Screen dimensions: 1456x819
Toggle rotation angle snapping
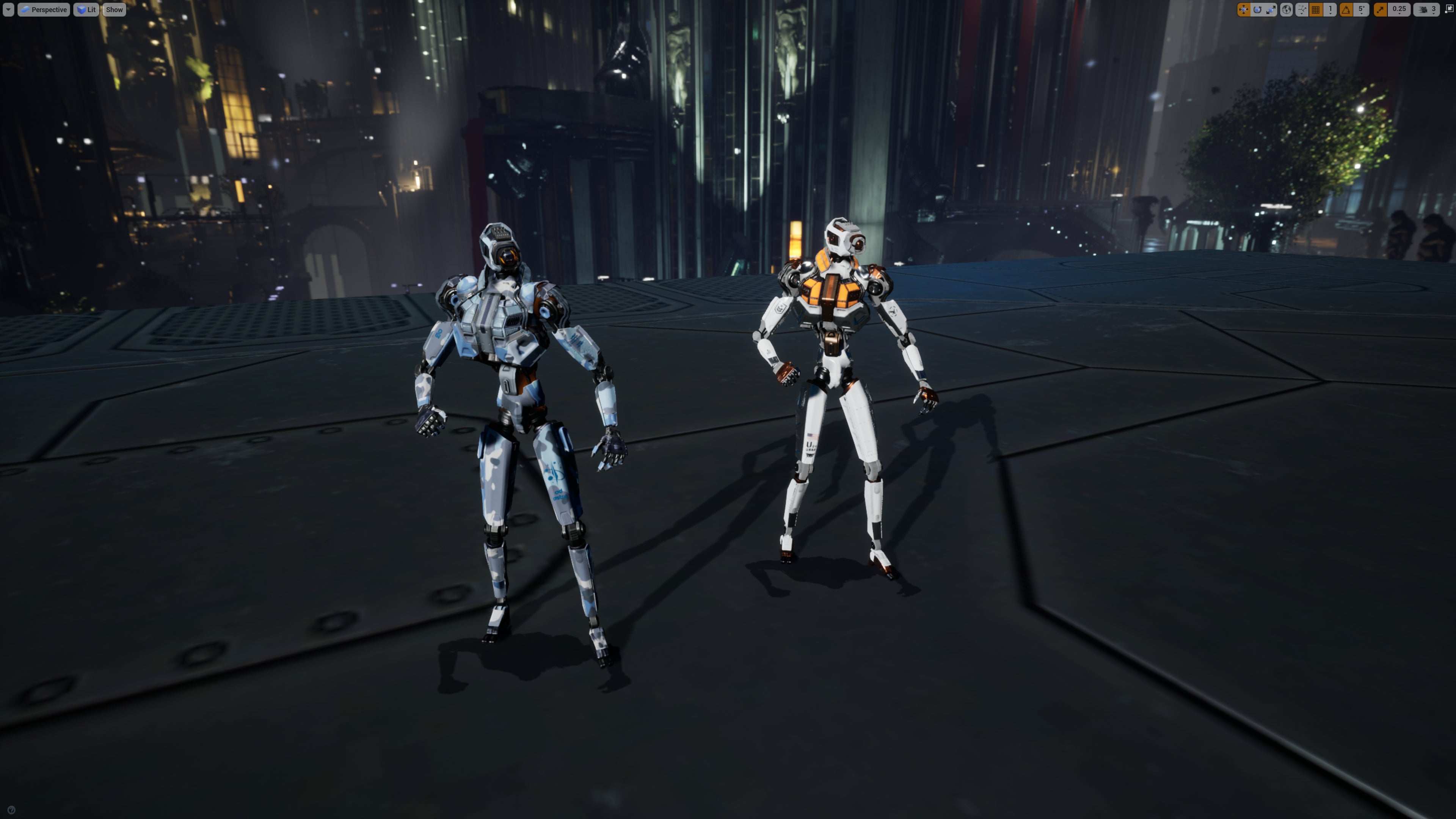click(1346, 9)
